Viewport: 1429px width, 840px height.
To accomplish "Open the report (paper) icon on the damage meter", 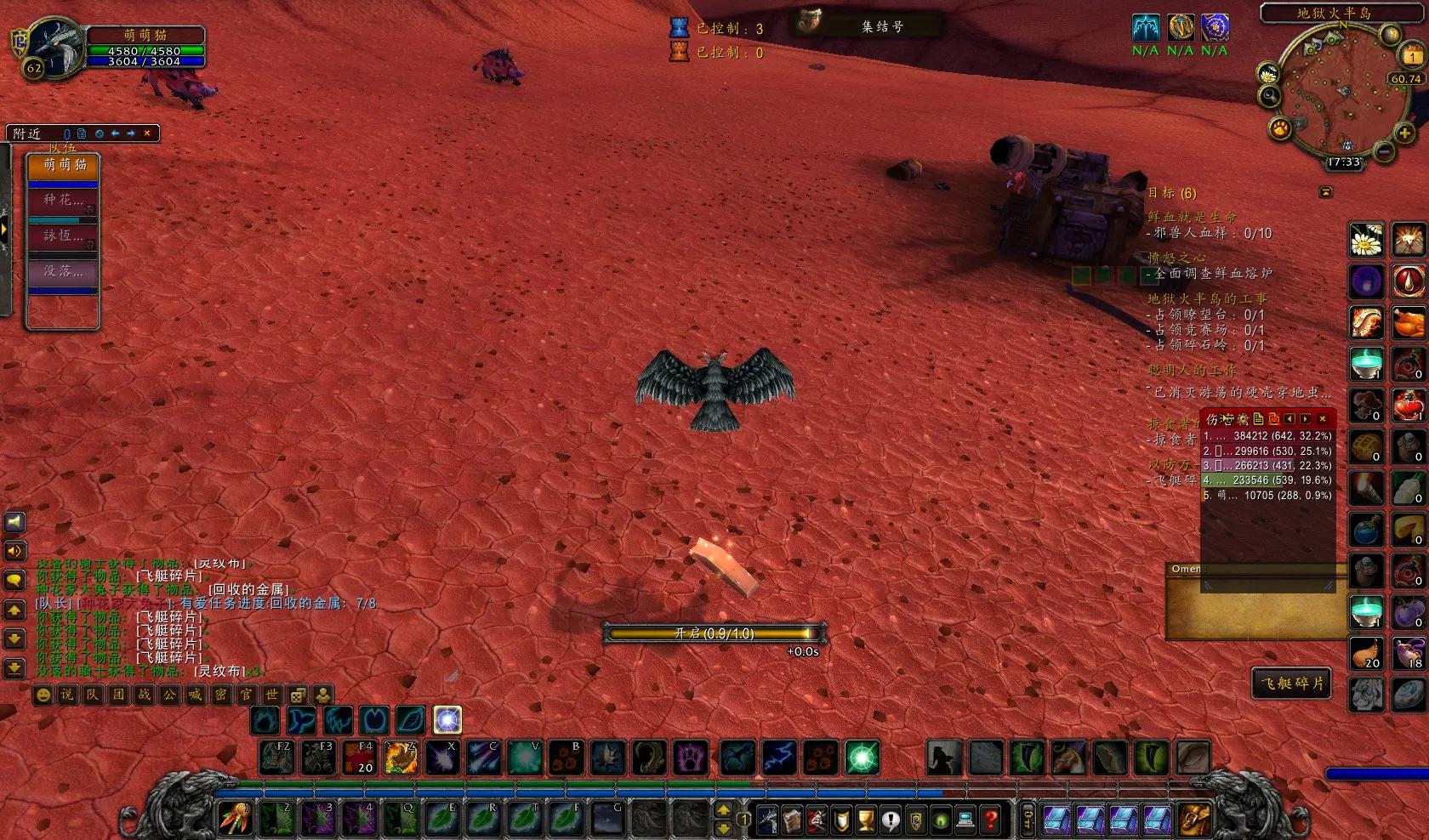I will pos(1258,418).
